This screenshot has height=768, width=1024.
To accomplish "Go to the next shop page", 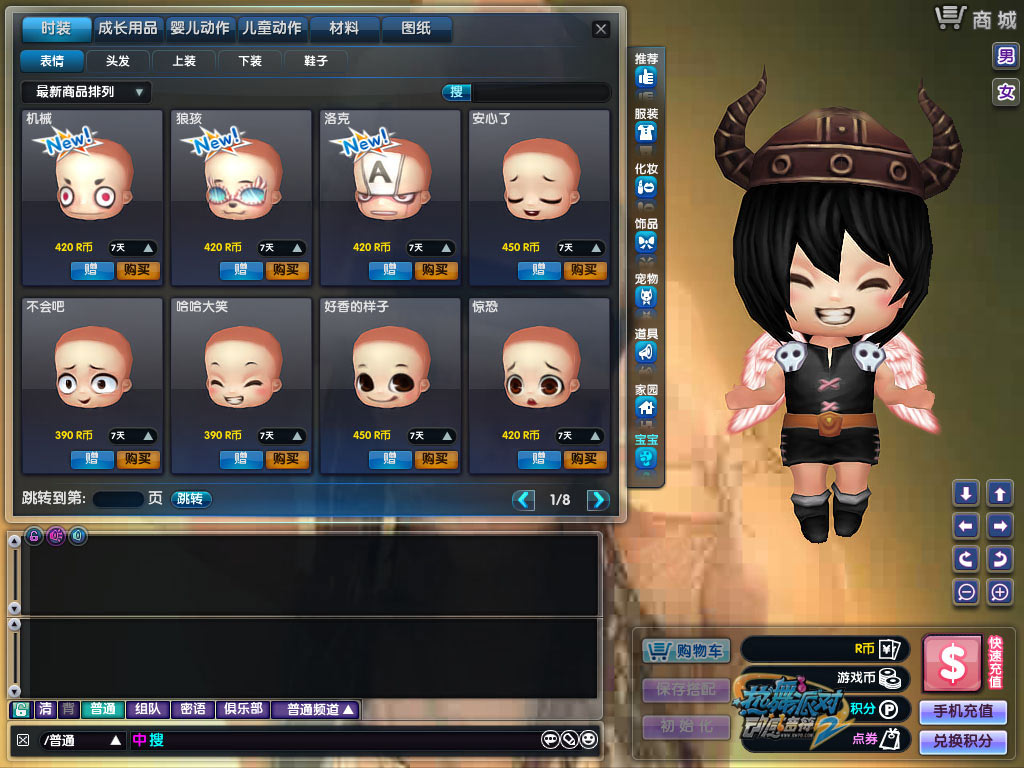I will click(x=598, y=500).
